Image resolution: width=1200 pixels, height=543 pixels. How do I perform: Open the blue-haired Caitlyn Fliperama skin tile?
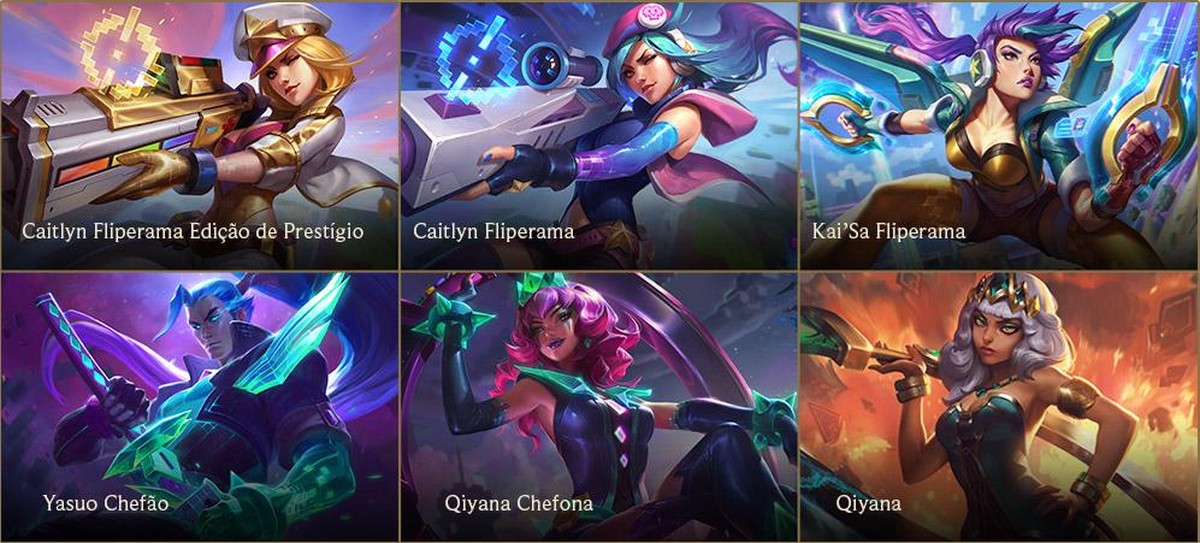600,136
